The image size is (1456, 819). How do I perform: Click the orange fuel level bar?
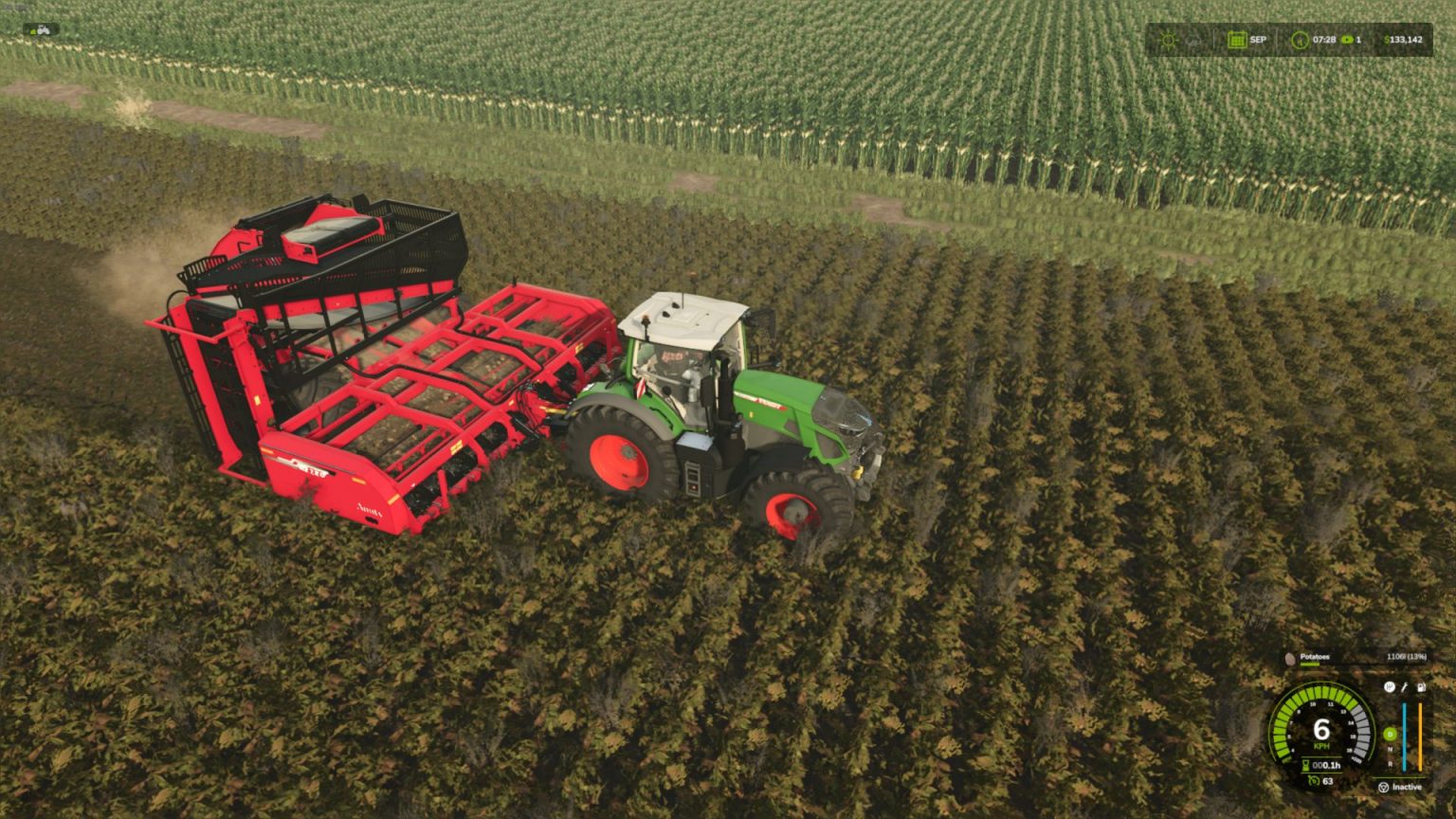[1420, 736]
